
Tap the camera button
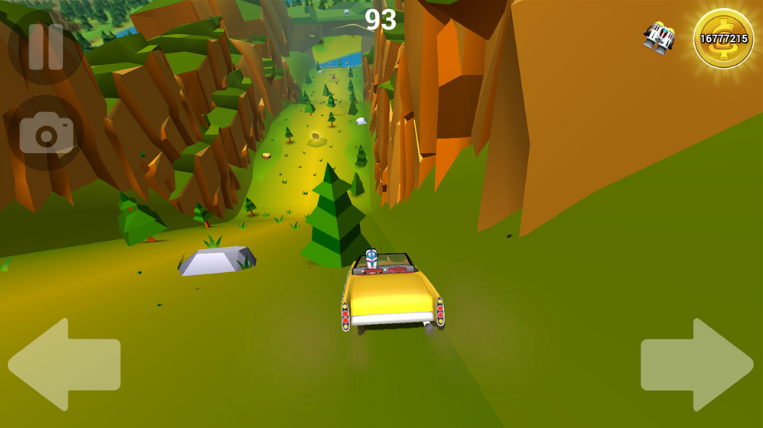click(46, 133)
